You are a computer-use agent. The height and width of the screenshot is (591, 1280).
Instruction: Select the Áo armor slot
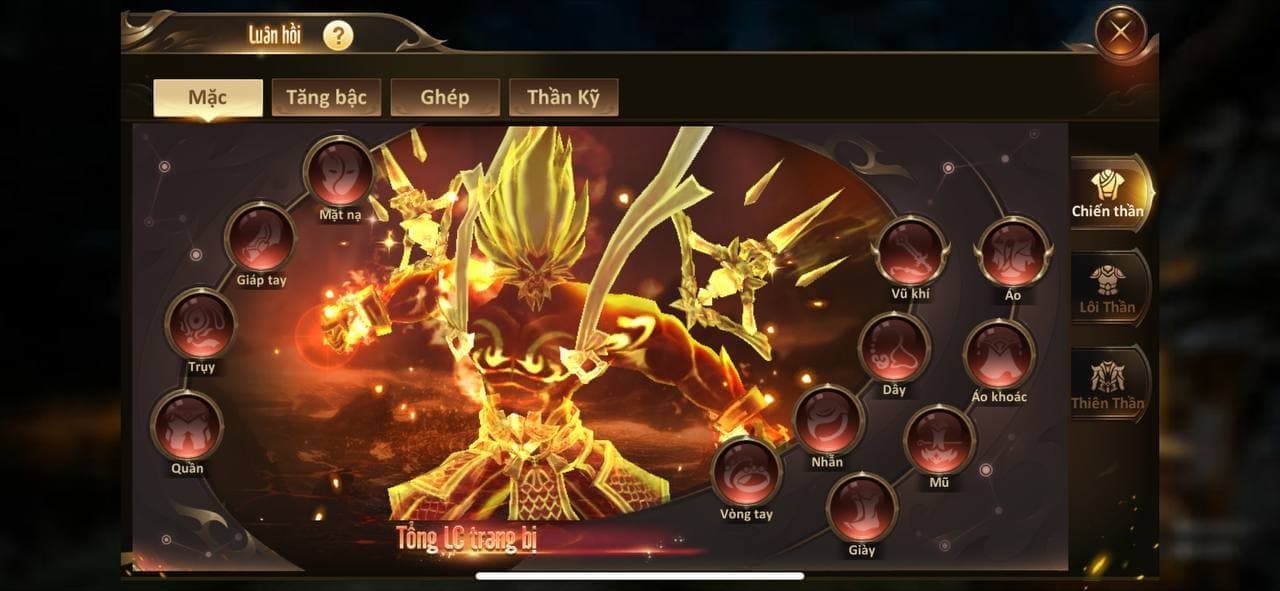coord(1013,252)
